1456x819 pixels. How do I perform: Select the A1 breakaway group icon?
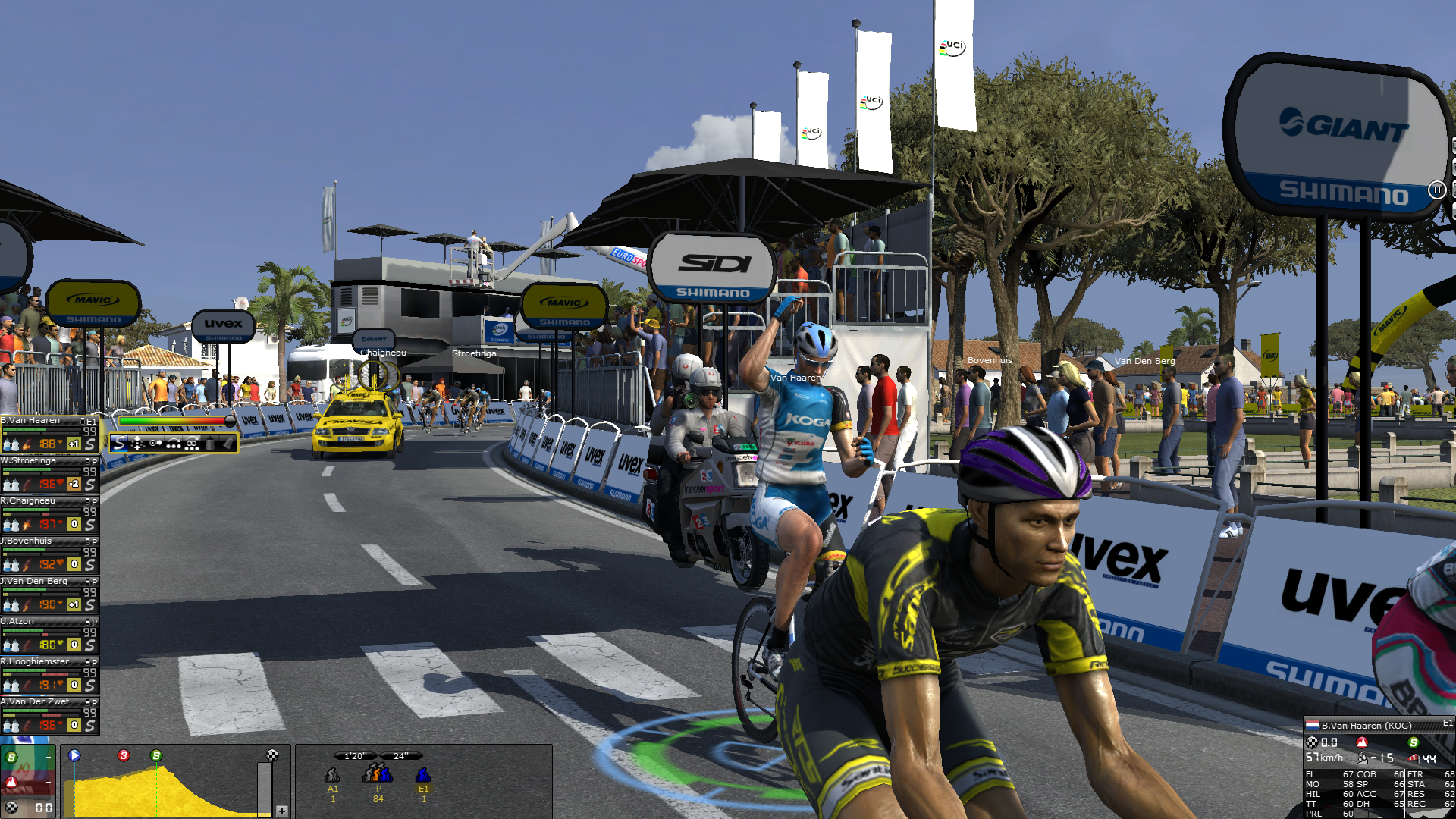click(x=332, y=775)
